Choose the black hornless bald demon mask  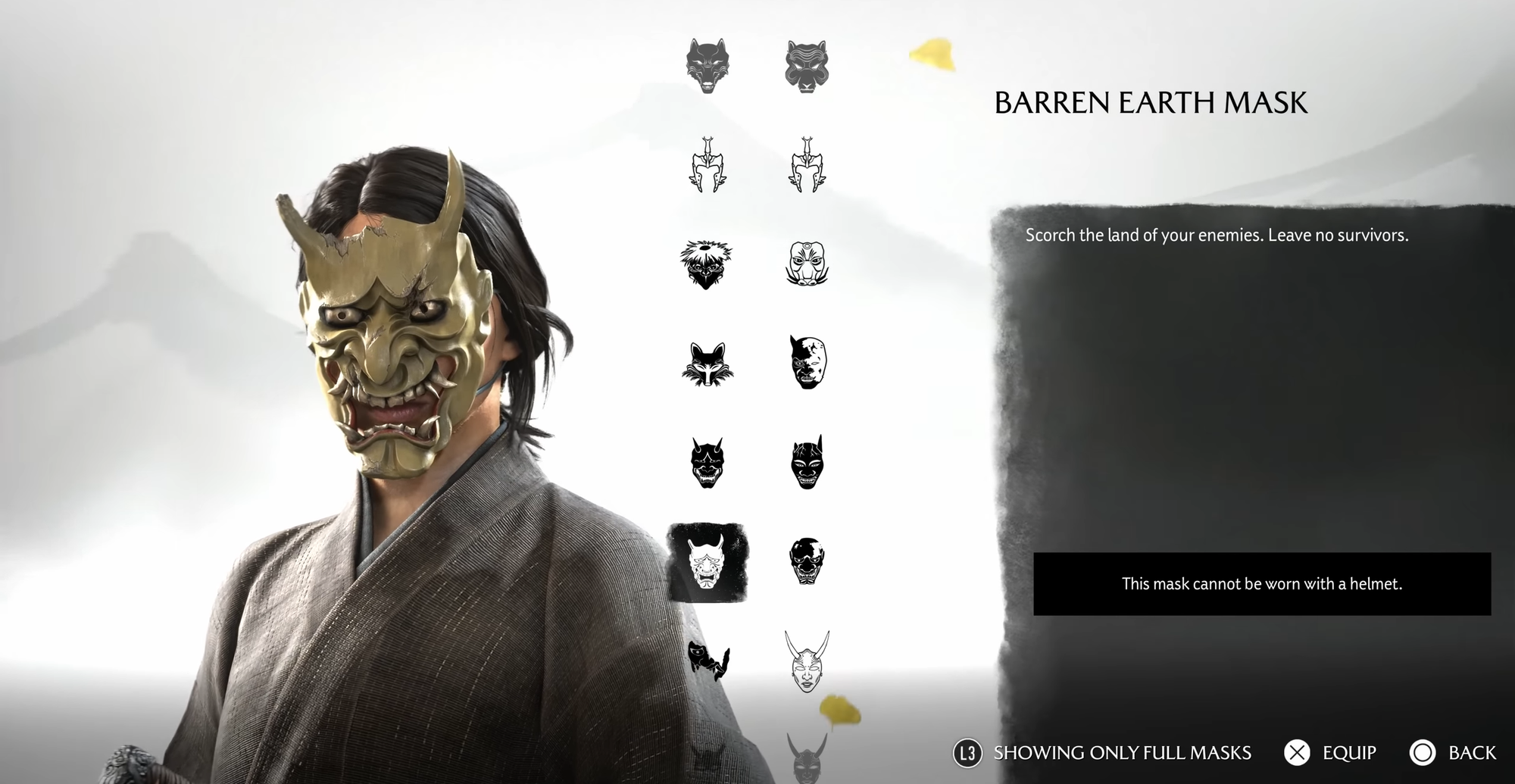click(x=807, y=561)
